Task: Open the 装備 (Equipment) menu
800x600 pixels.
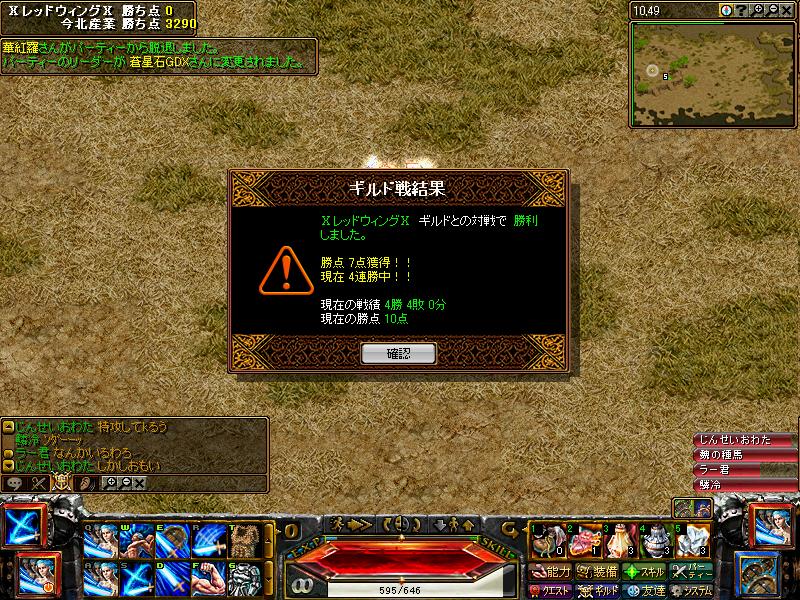Action: tap(598, 572)
